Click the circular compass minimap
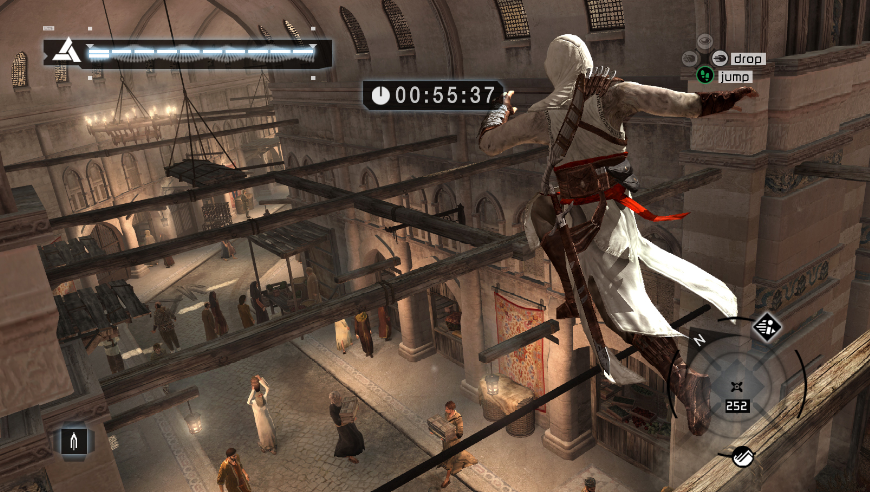This screenshot has height=492, width=870. [738, 385]
